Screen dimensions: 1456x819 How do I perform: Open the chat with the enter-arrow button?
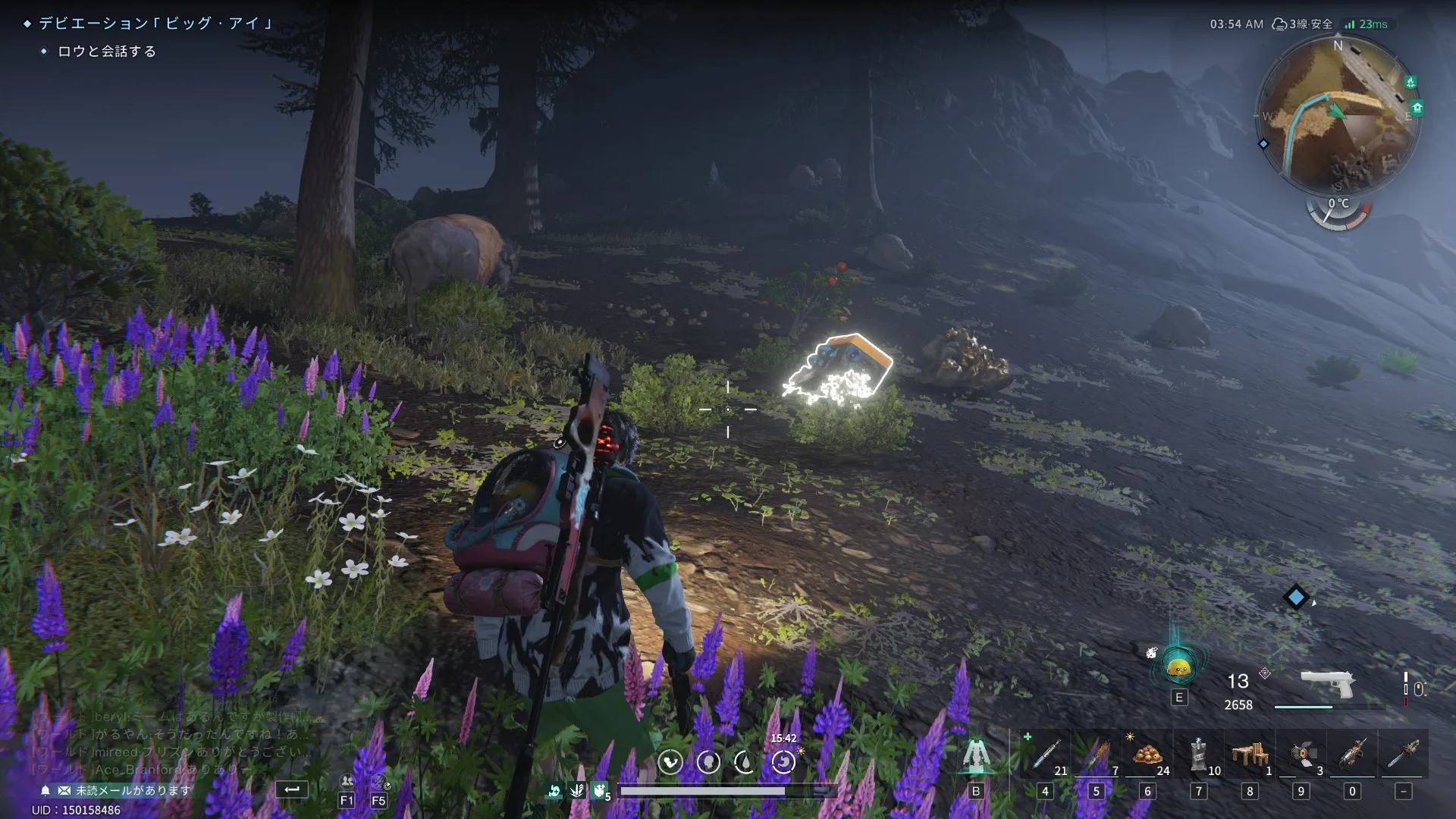[x=292, y=789]
